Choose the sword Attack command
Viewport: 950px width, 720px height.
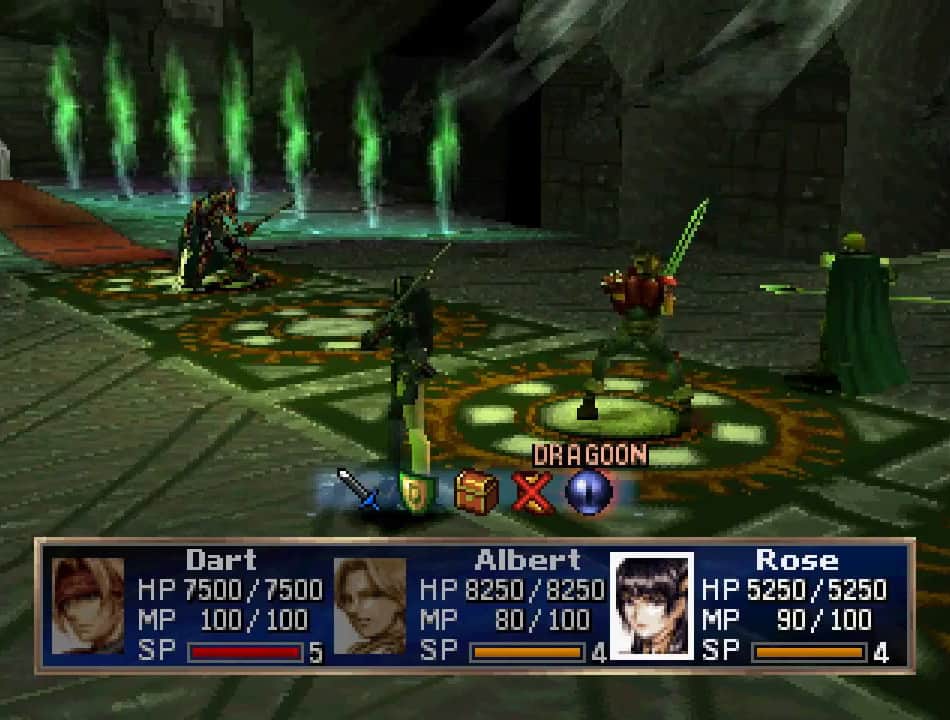tap(358, 490)
